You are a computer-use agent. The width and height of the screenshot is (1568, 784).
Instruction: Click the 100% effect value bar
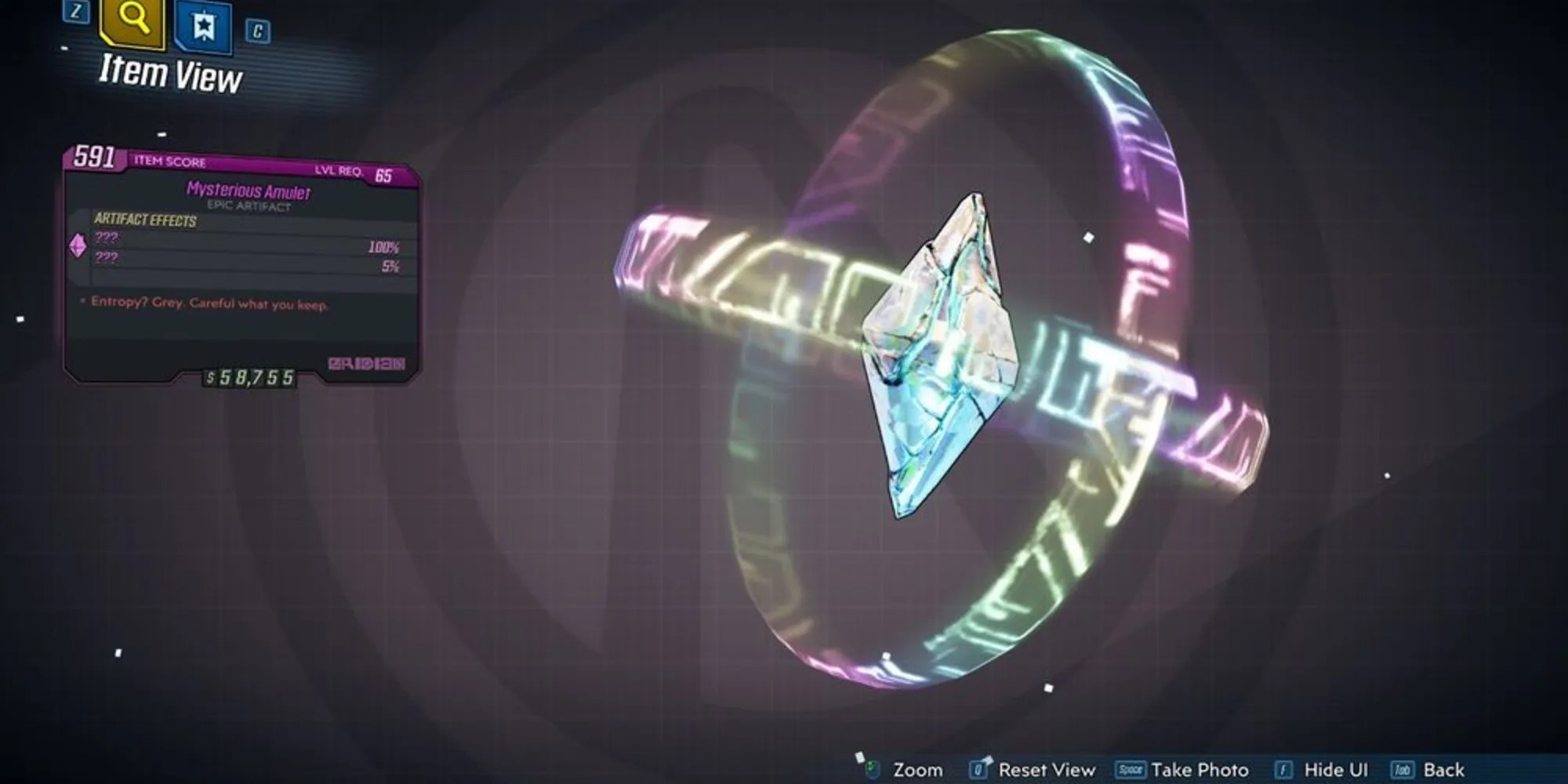coord(383,249)
